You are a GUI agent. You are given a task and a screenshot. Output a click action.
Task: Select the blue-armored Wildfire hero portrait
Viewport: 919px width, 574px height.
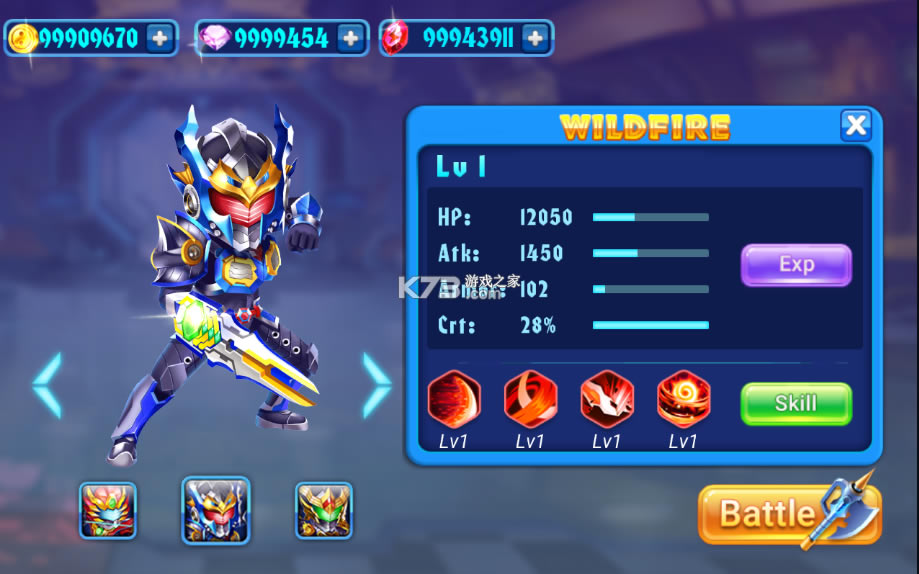(216, 510)
